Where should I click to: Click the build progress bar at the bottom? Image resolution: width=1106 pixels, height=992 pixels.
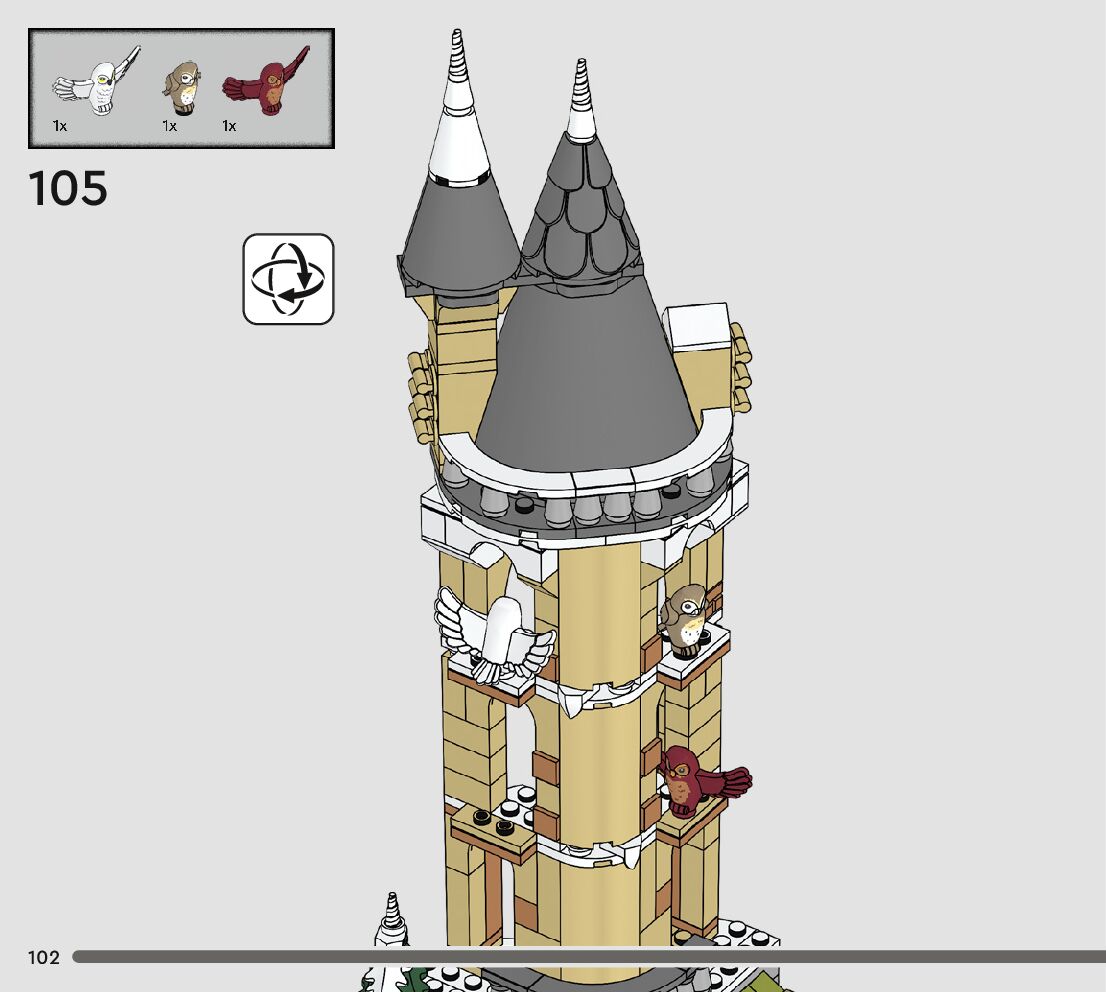(588, 957)
